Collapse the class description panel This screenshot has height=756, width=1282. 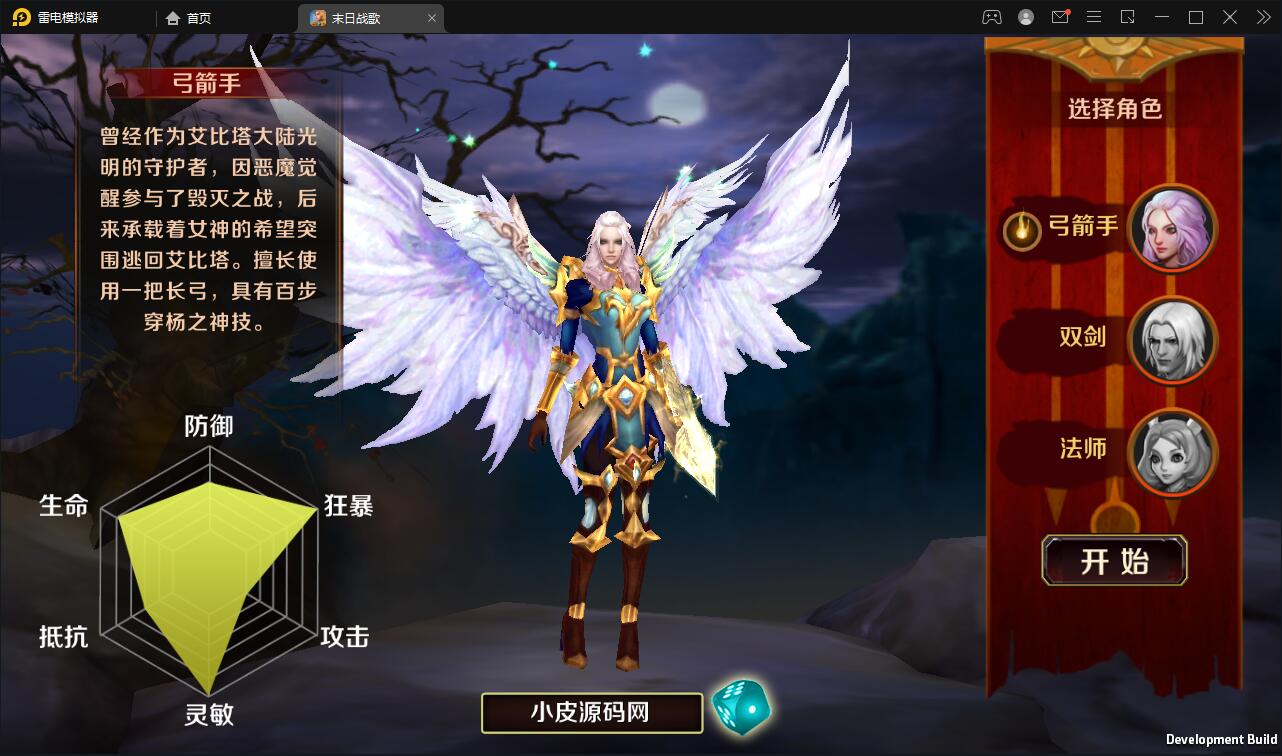click(x=209, y=83)
